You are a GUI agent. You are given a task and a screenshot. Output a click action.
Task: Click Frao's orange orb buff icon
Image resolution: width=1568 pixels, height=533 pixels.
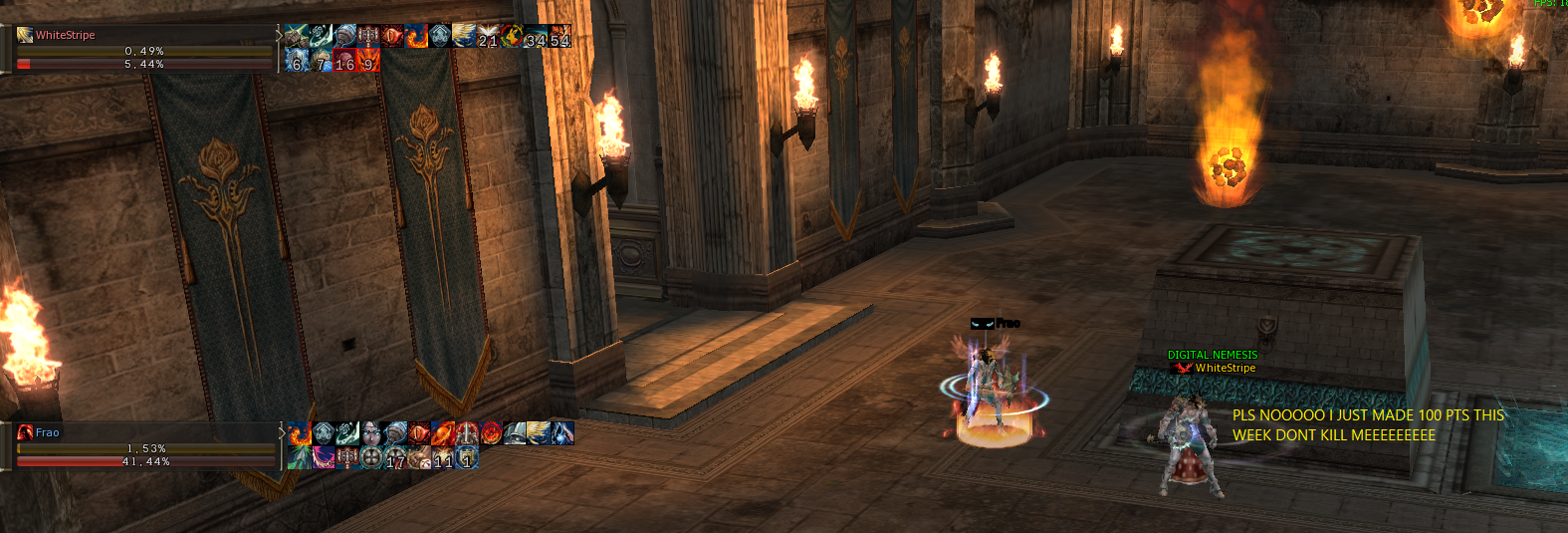point(443,433)
